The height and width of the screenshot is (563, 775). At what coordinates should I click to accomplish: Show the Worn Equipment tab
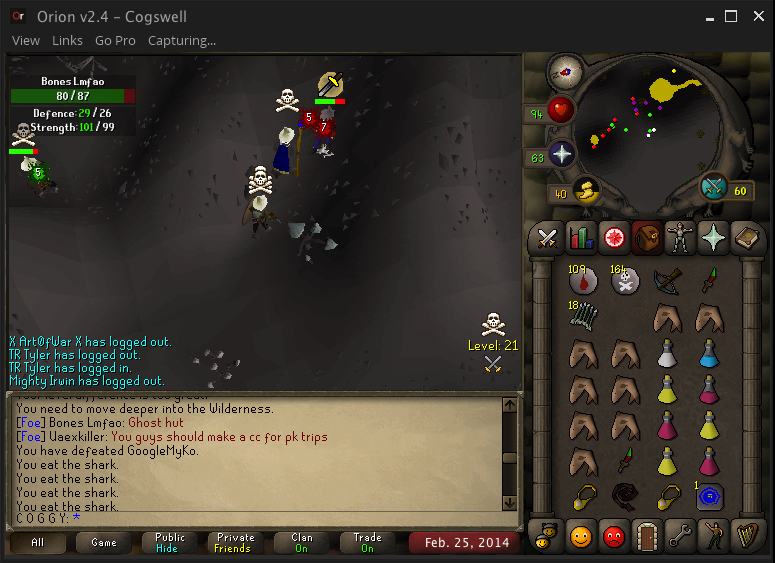coord(680,237)
